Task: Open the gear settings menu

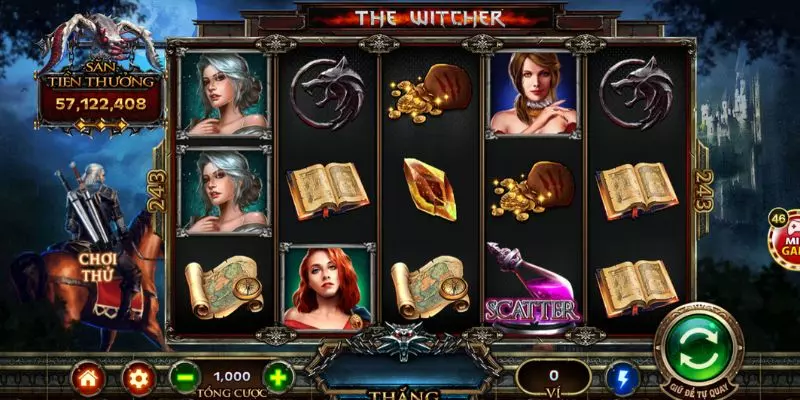Action: tap(137, 378)
